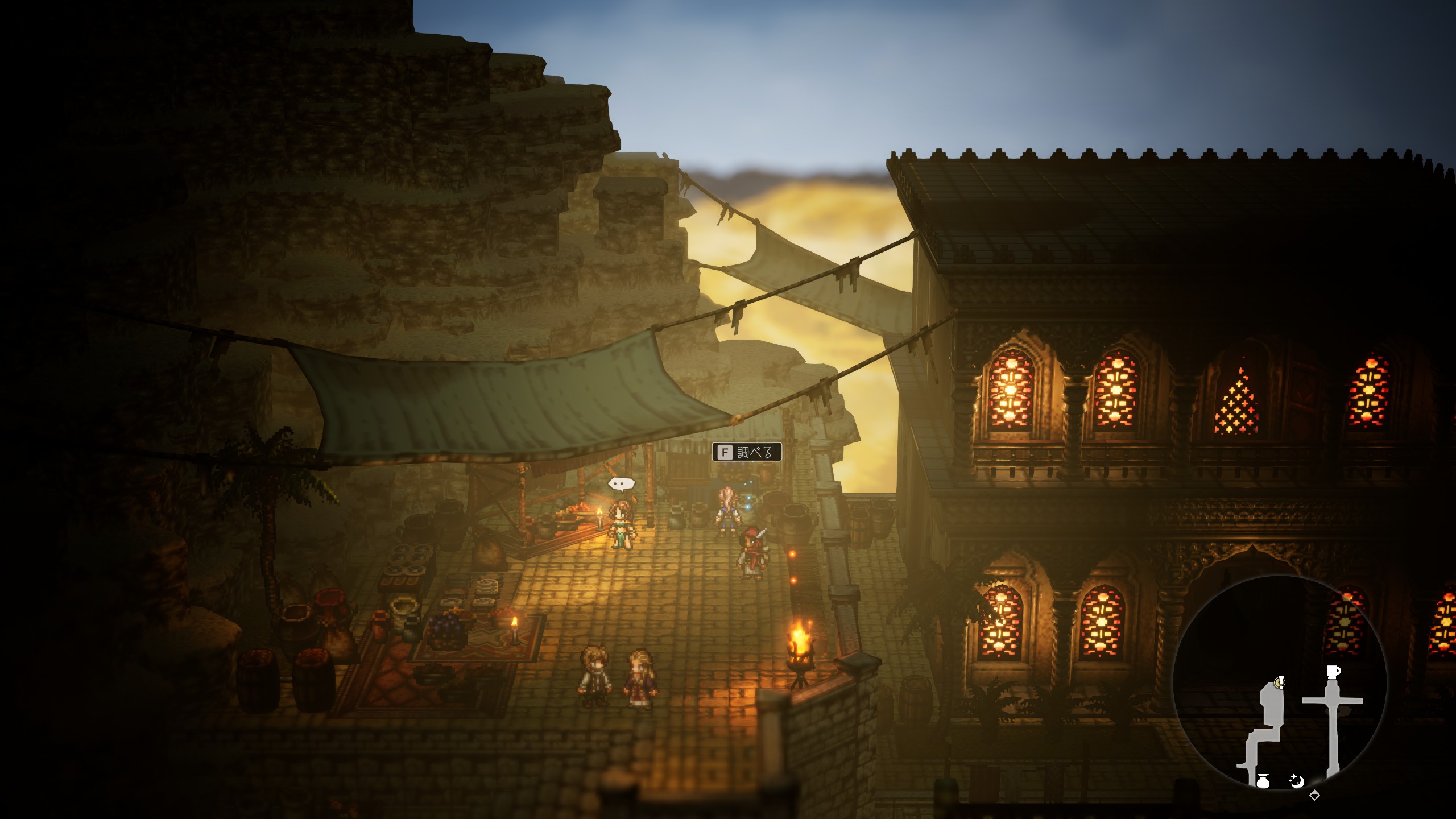Click the speech bubble above the dancer
This screenshot has width=1456, height=819.
tap(621, 484)
